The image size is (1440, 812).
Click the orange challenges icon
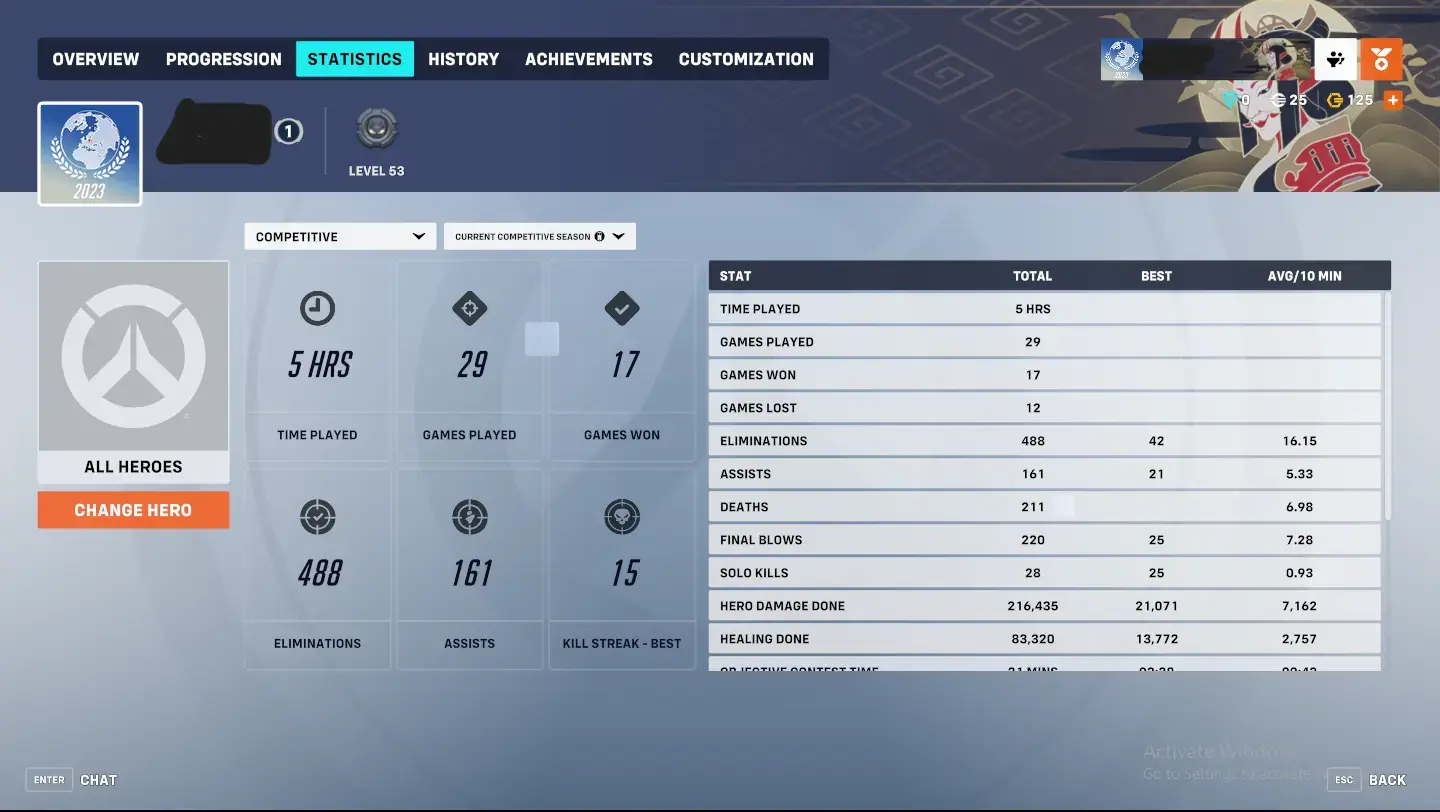coord(1381,59)
